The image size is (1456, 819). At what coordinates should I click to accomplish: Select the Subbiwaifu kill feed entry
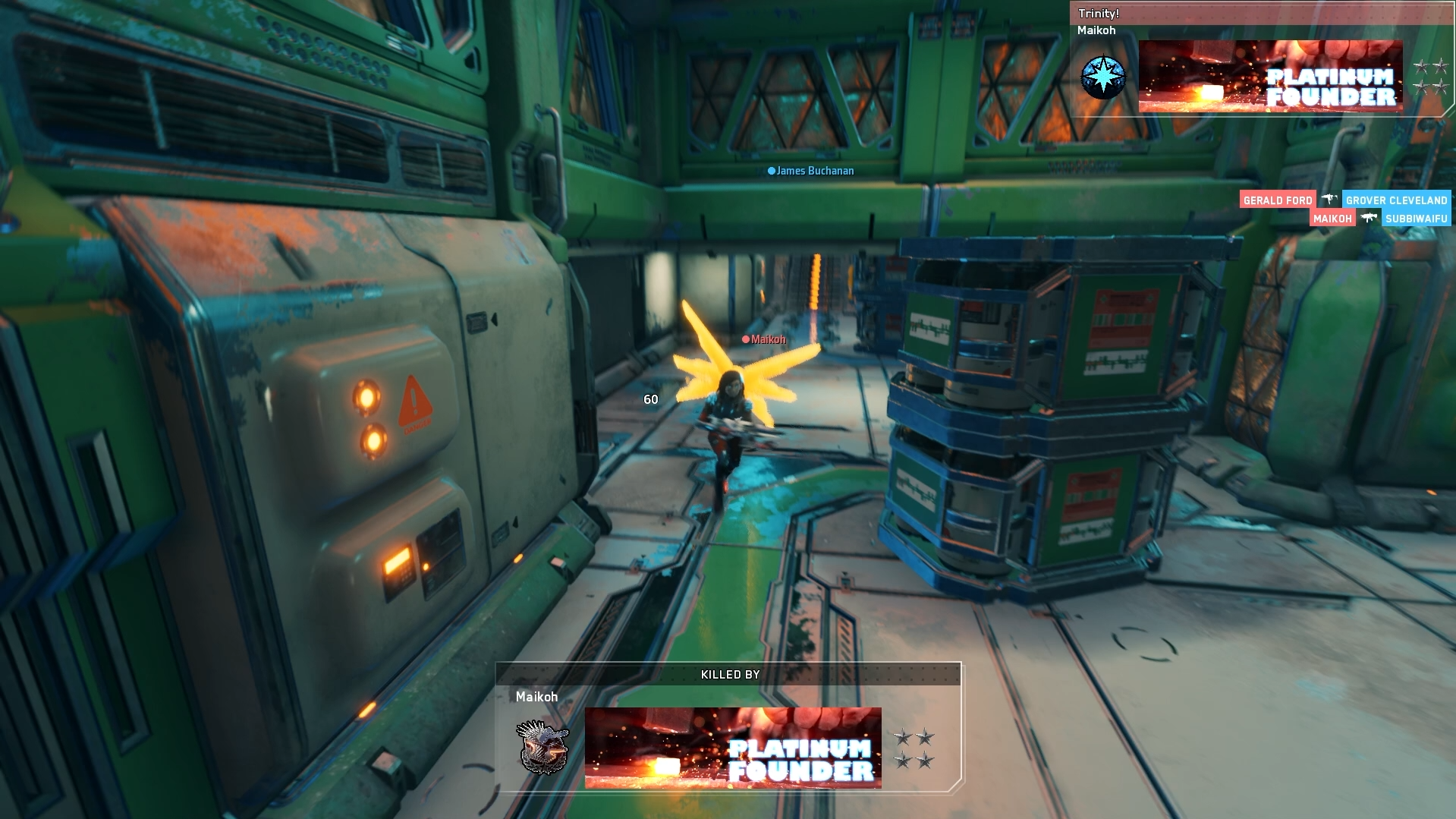[x=1416, y=219]
